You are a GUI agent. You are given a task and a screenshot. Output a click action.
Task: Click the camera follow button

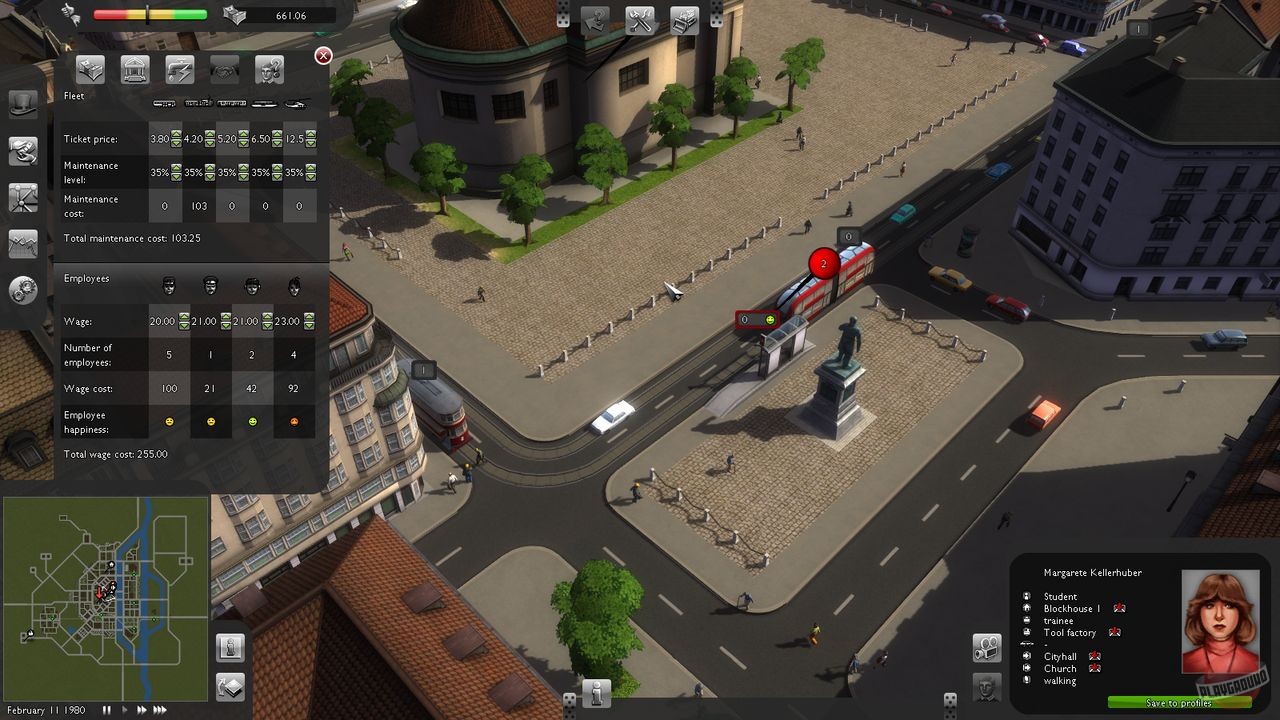pyautogui.click(x=987, y=647)
